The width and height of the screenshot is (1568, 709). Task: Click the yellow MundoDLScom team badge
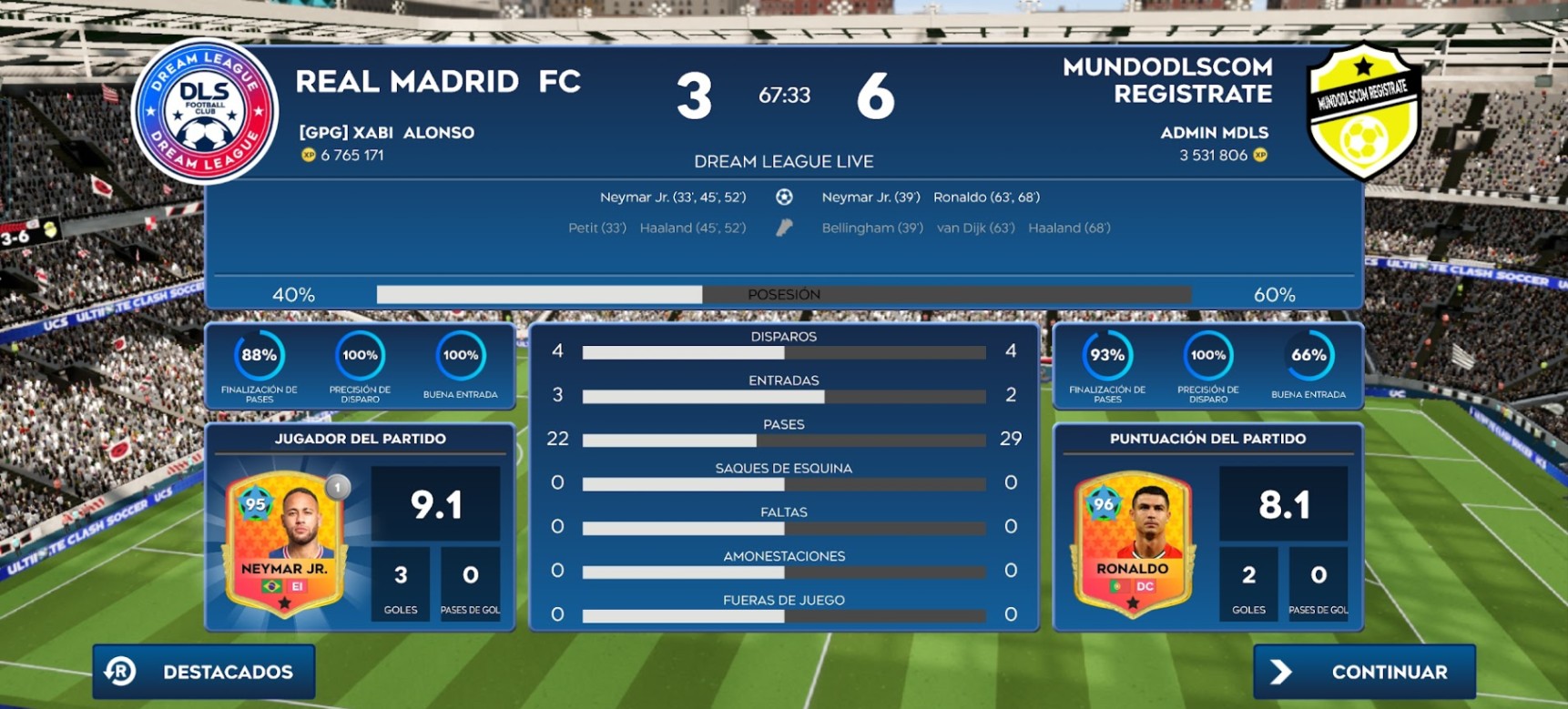click(1363, 111)
